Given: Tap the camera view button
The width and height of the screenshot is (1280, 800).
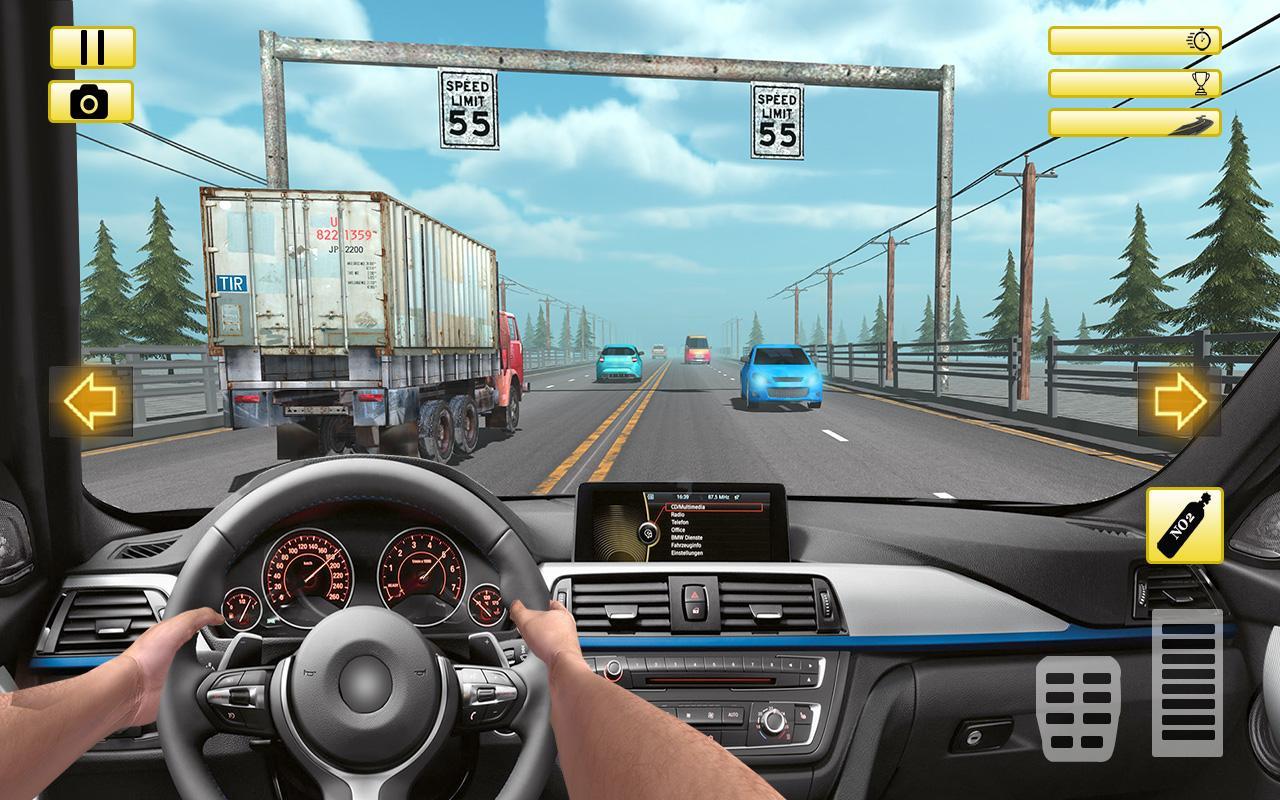Looking at the screenshot, I should pyautogui.click(x=91, y=101).
